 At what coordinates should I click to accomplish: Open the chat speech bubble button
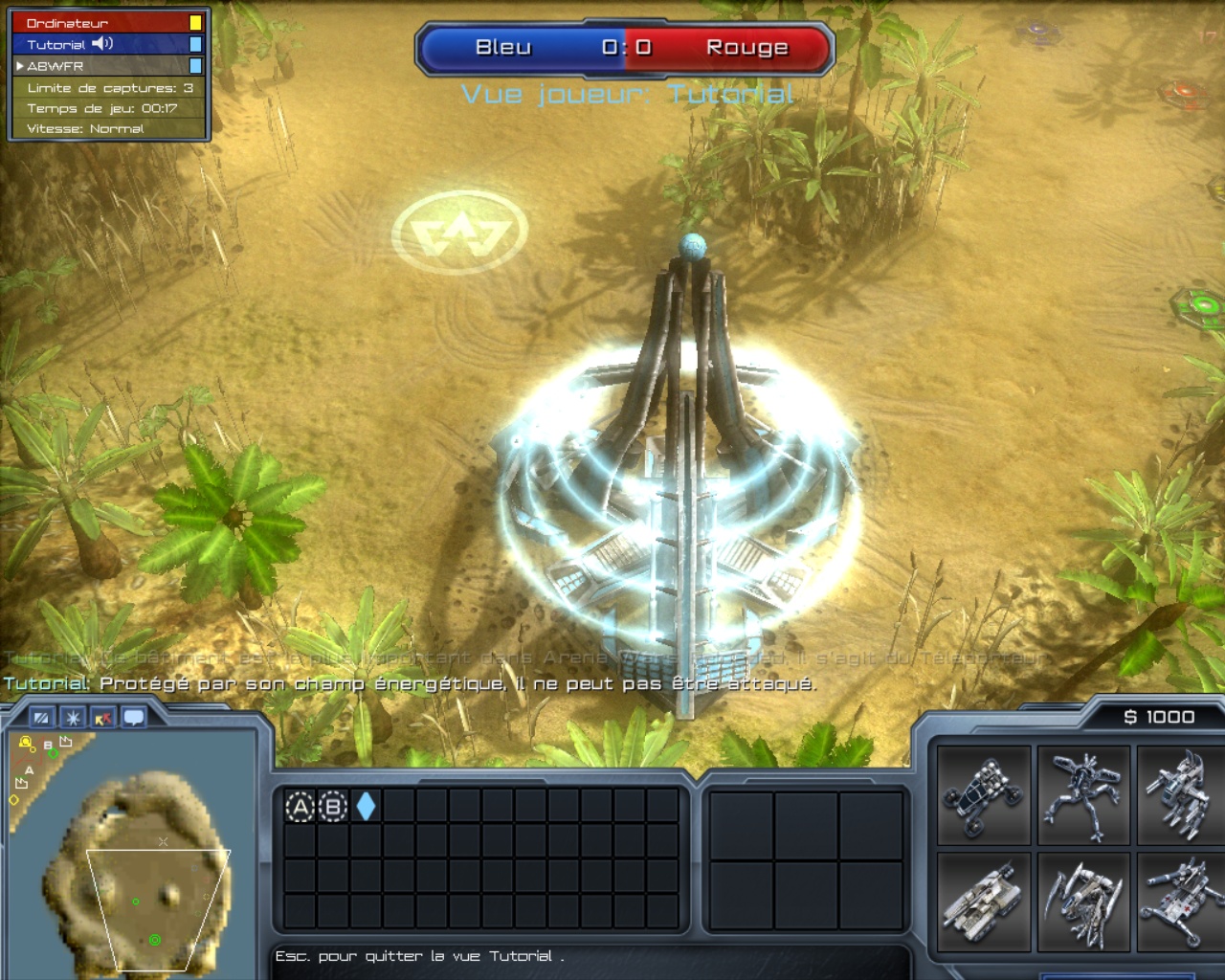134,718
